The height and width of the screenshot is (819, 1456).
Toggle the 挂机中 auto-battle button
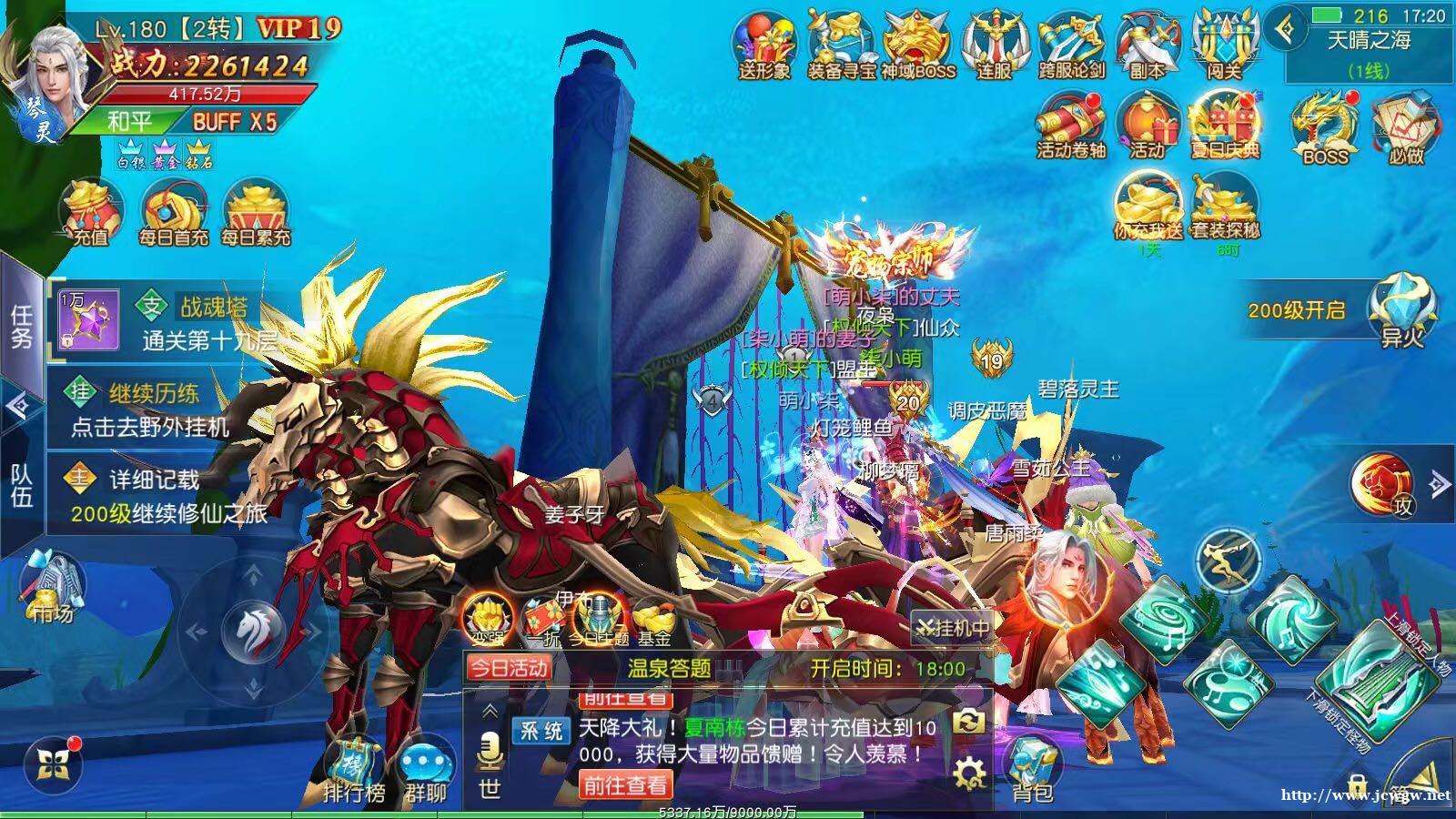952,627
